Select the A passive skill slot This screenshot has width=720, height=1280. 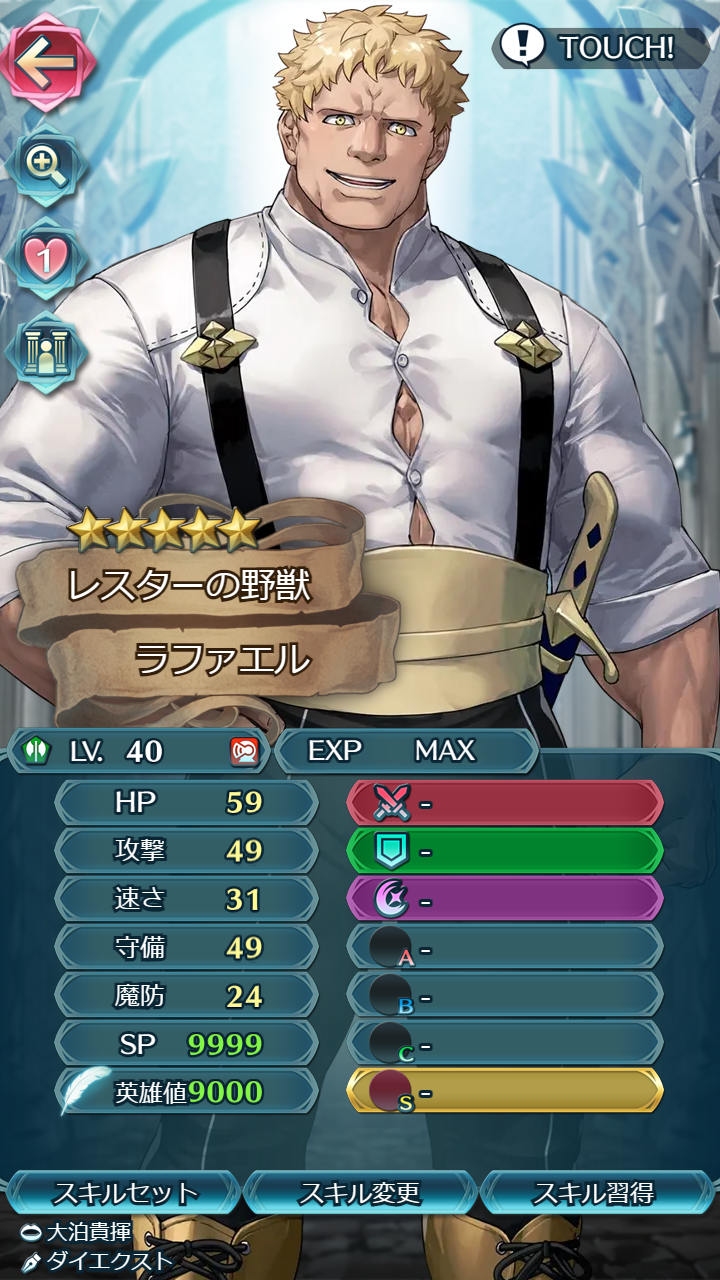pos(505,947)
